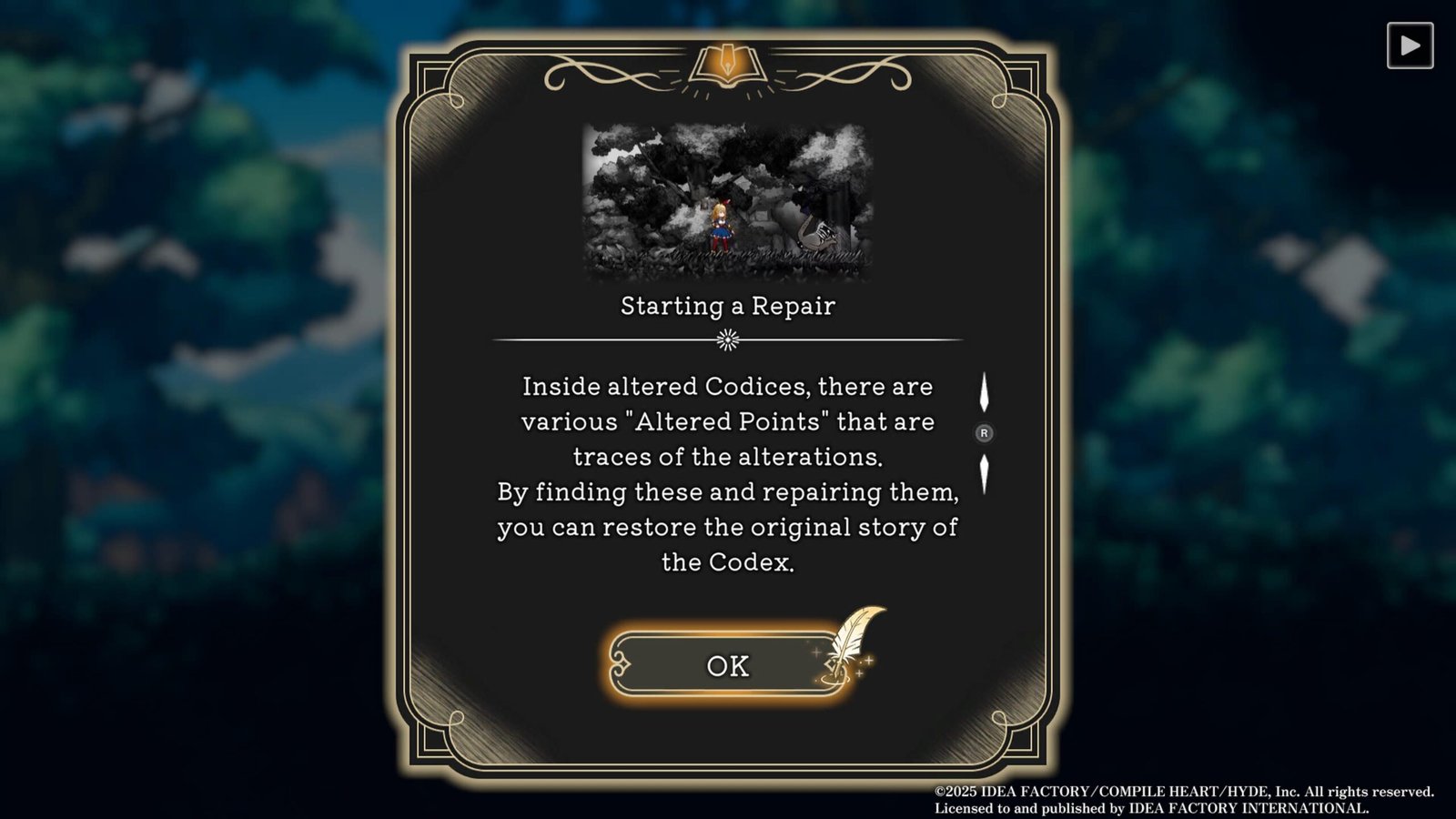Select the Starting a Repair preview image
The height and width of the screenshot is (819, 1456).
727,202
